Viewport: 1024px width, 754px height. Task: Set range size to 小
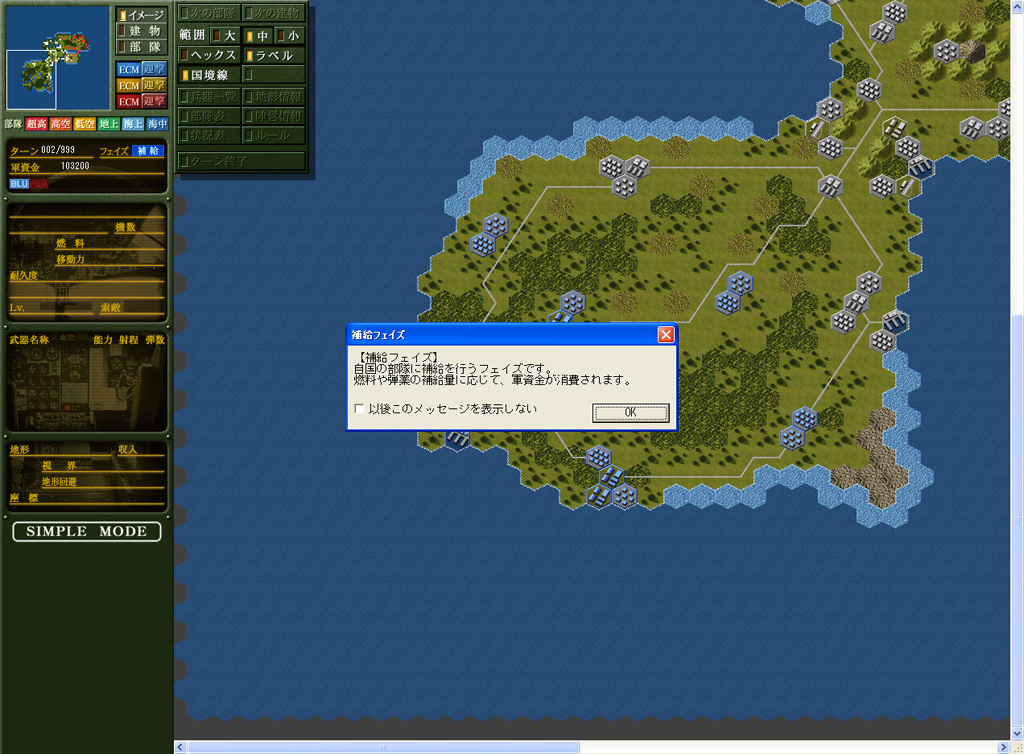pos(288,35)
